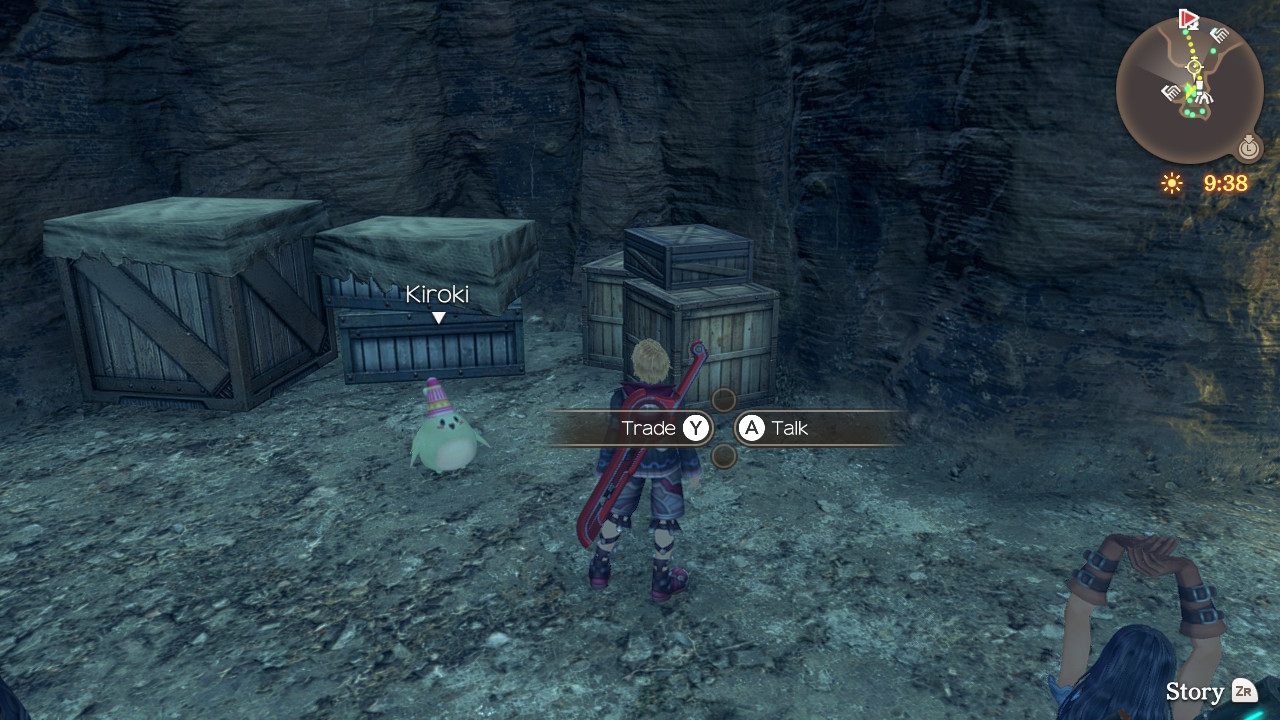Open the circular minimap
This screenshot has width=1280, height=720.
coord(1189,90)
